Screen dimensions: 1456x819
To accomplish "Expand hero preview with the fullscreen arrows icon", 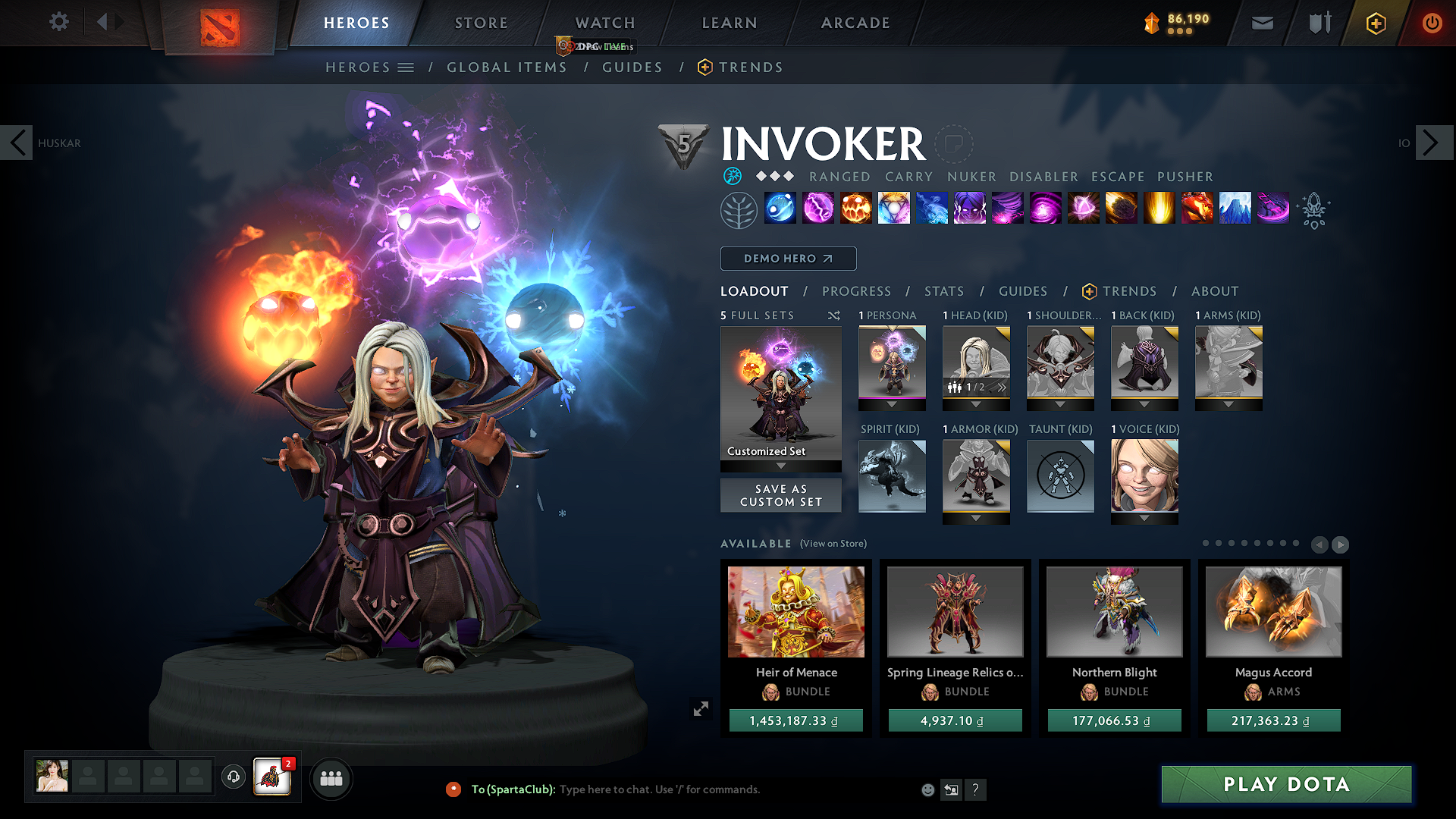I will (701, 708).
